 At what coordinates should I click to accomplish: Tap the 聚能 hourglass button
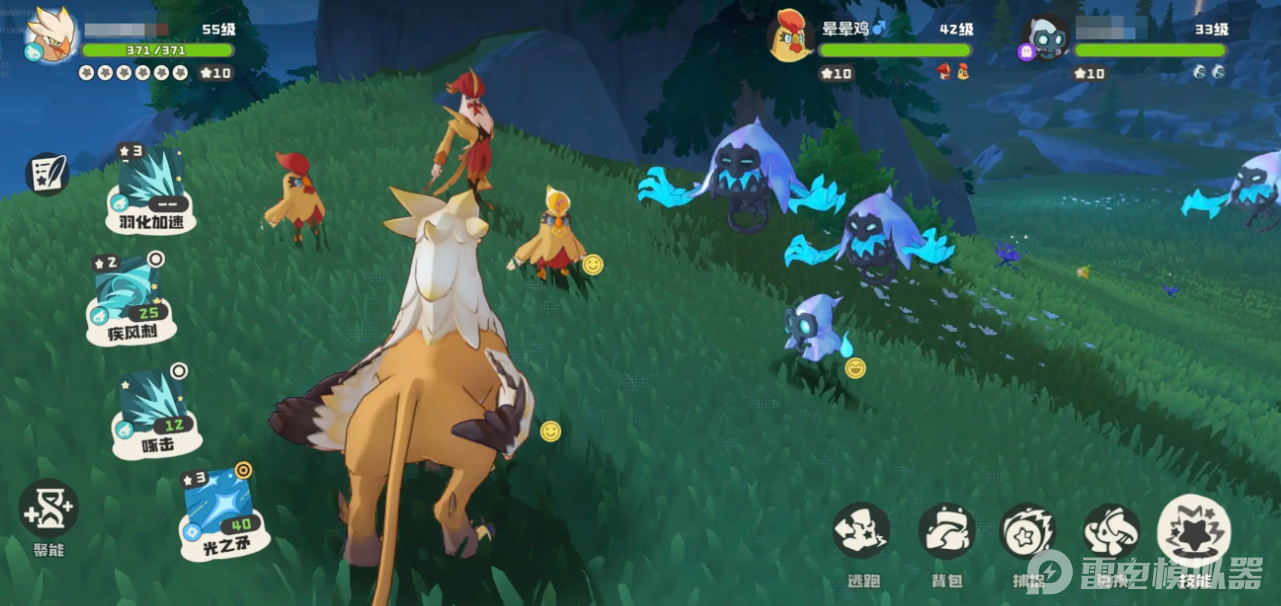coord(48,509)
